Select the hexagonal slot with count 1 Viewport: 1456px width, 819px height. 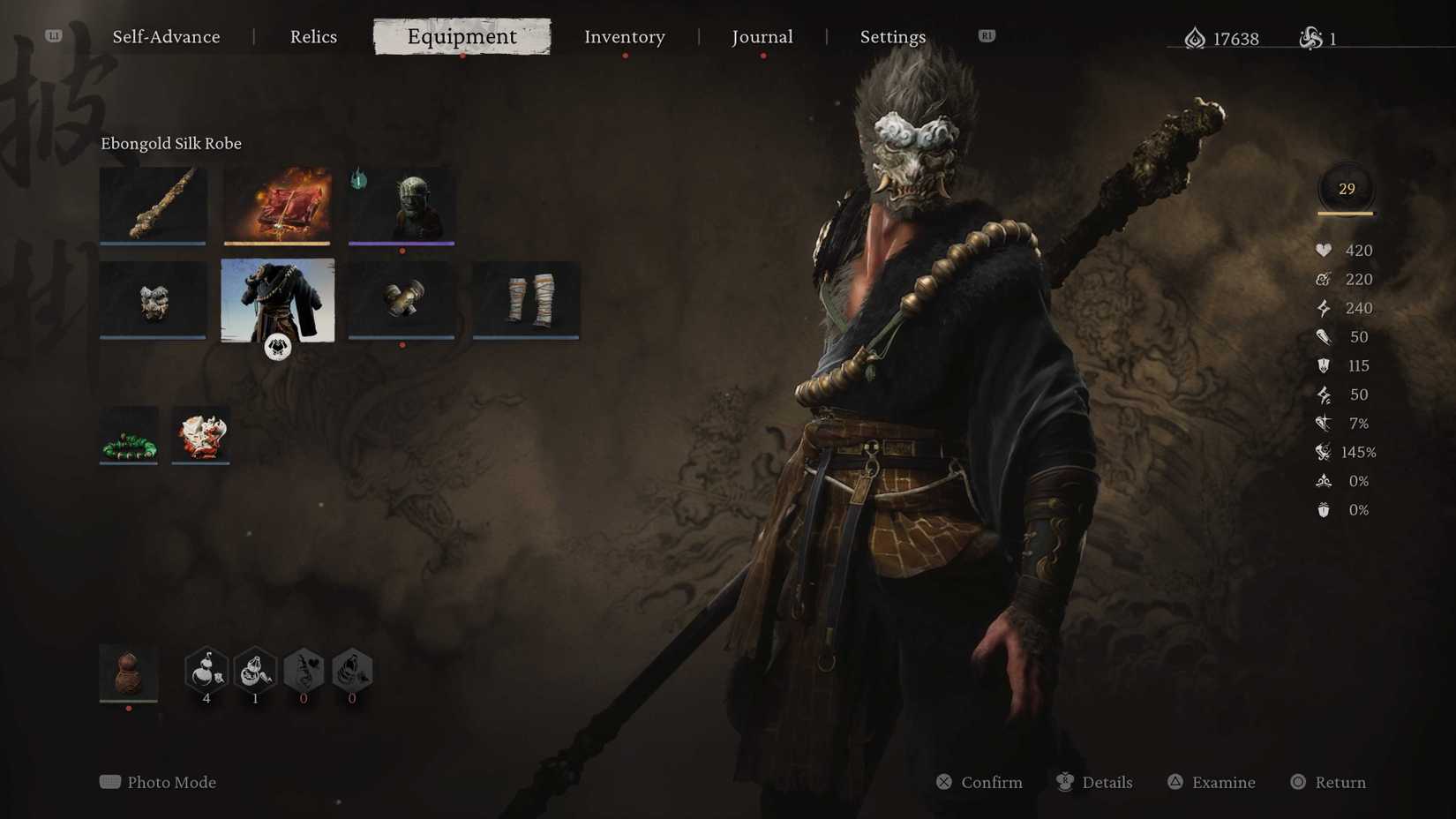click(255, 671)
